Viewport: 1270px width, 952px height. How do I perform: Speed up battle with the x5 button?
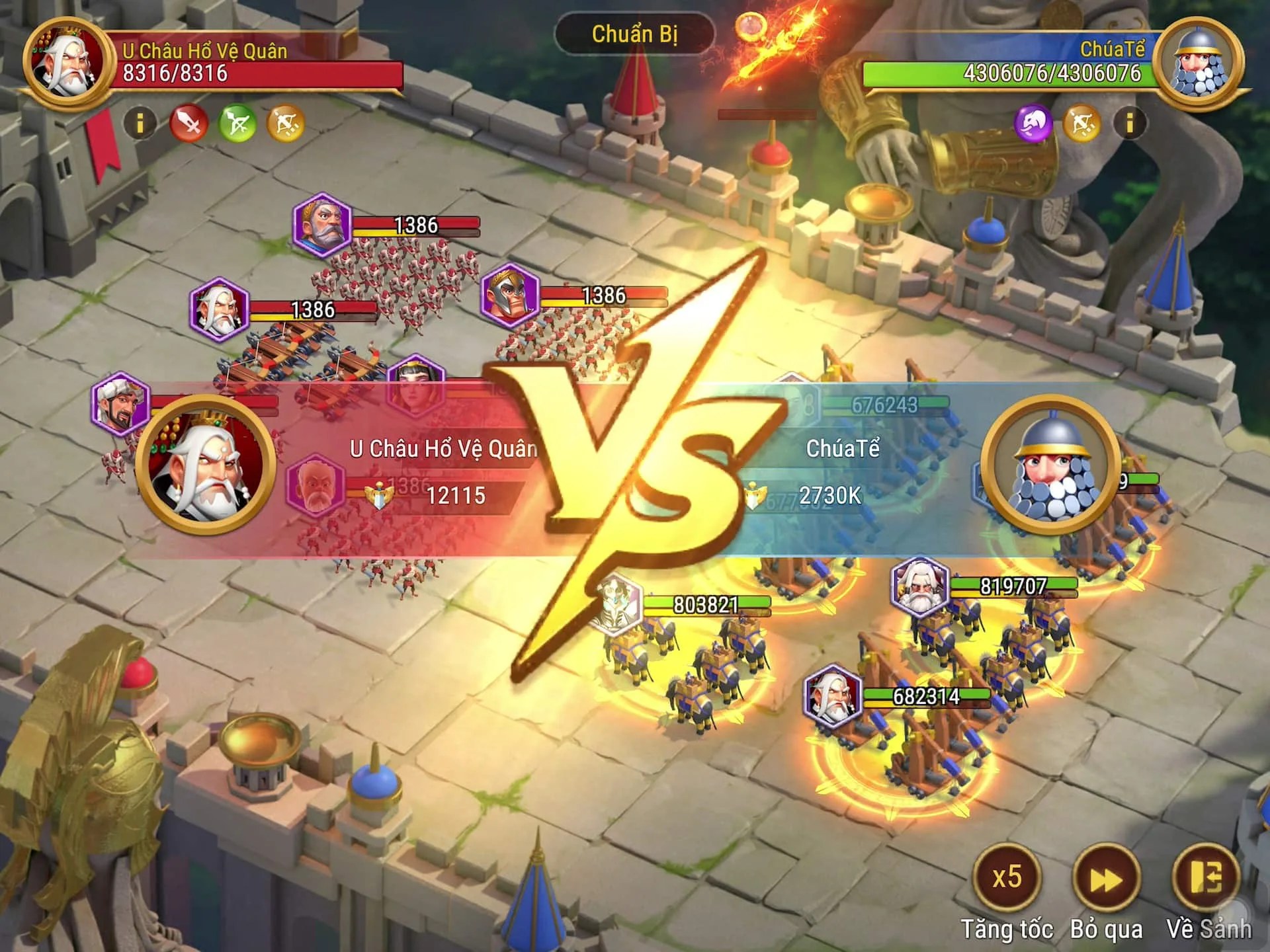point(1007,878)
